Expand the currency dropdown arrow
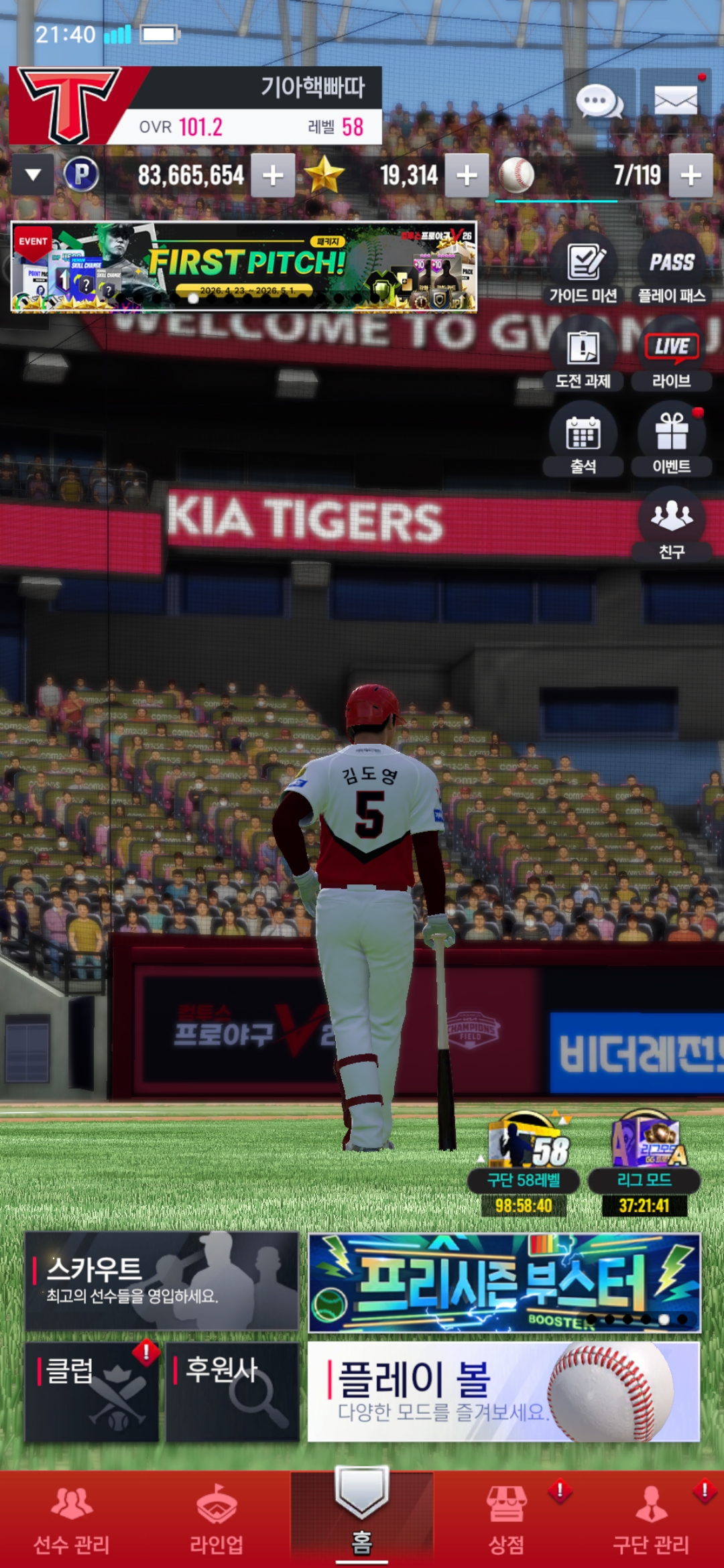The width and height of the screenshot is (724, 1568). coord(33,176)
